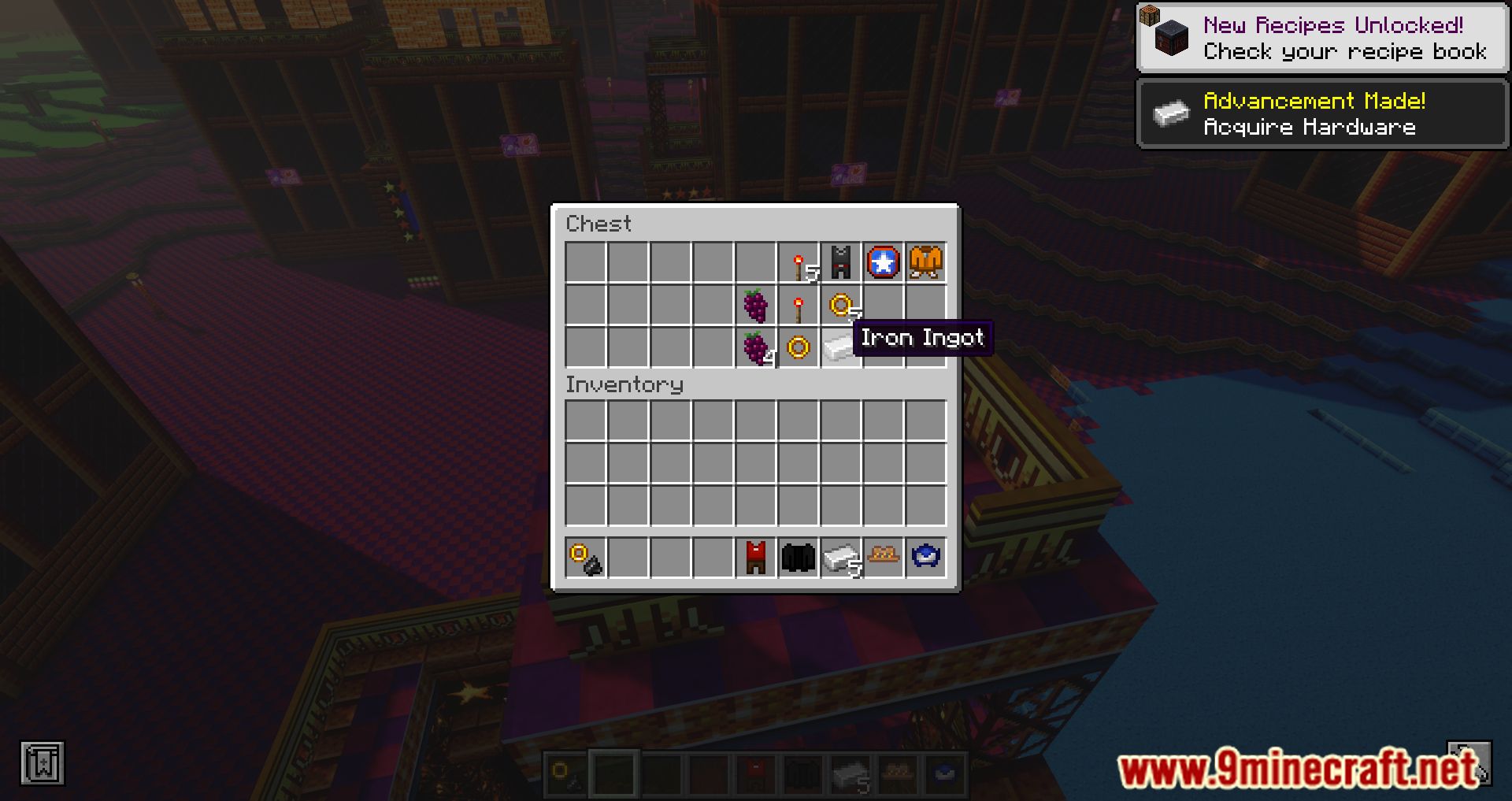Select the black pants in the hotbar
The width and height of the screenshot is (1512, 801).
coord(798,556)
